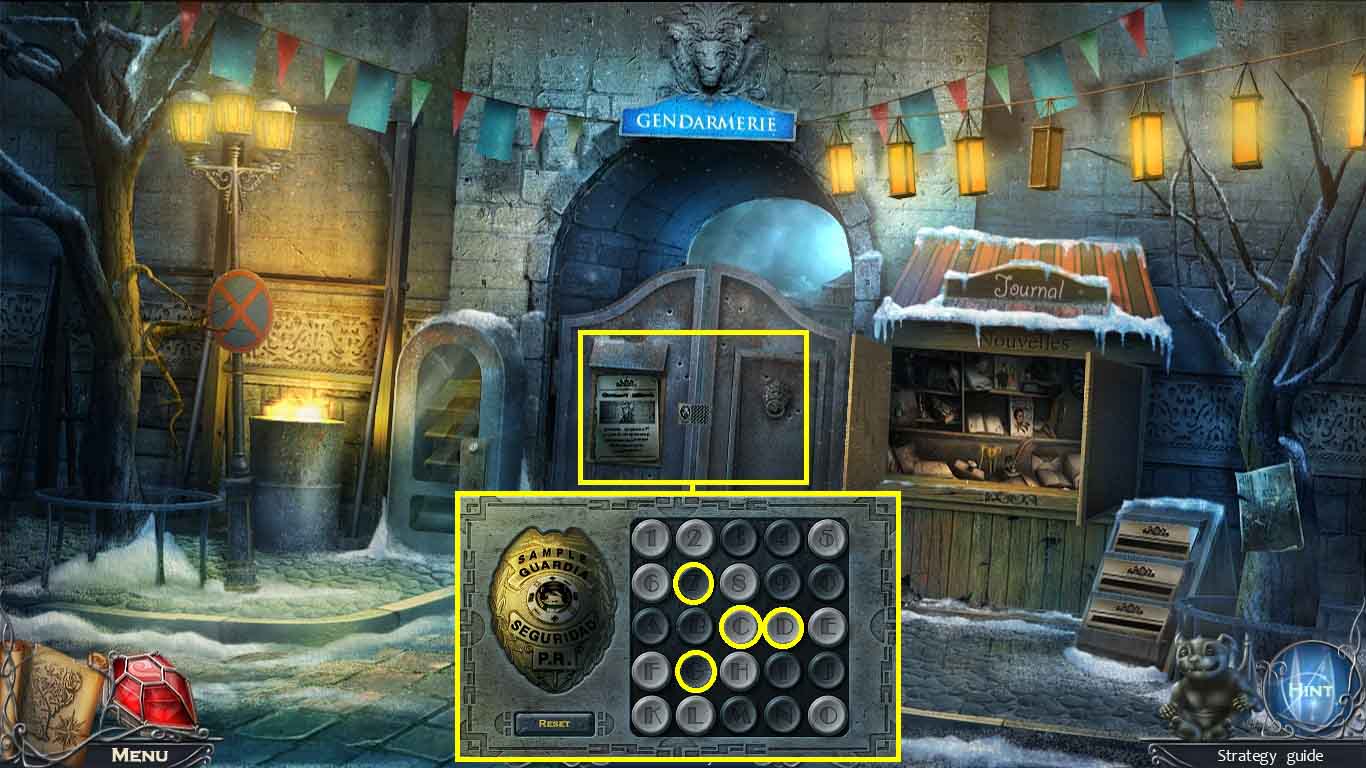Activate keypad button O

click(x=827, y=713)
